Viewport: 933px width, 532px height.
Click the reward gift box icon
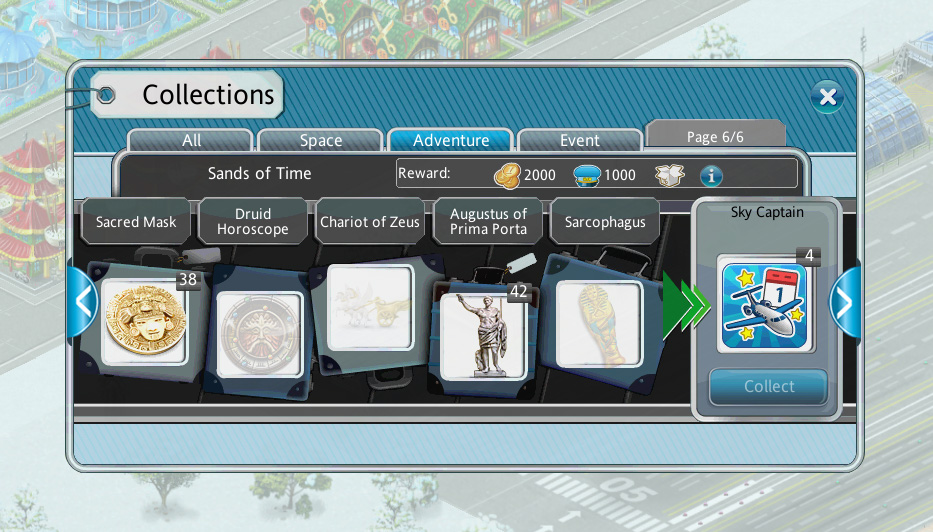click(x=669, y=175)
